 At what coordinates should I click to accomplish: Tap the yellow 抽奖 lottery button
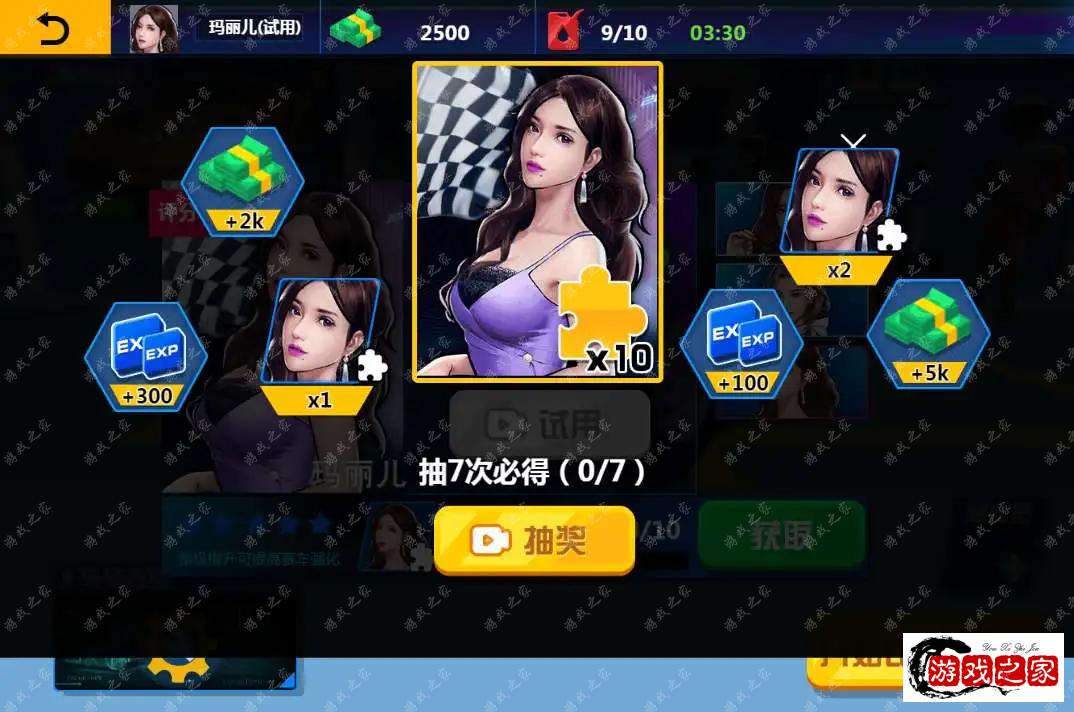[x=534, y=540]
